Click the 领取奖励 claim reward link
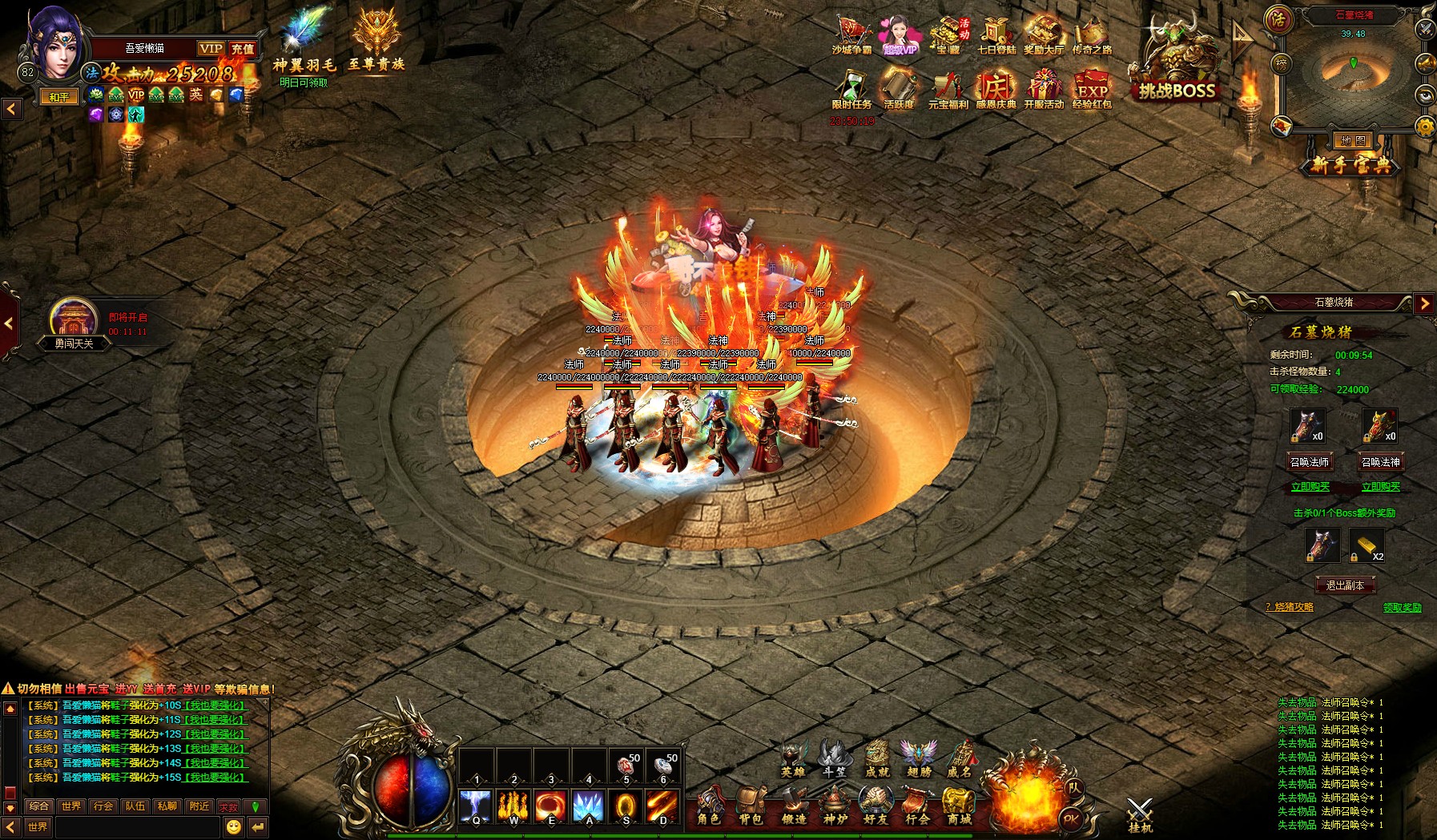The image size is (1437, 840). (1402, 608)
